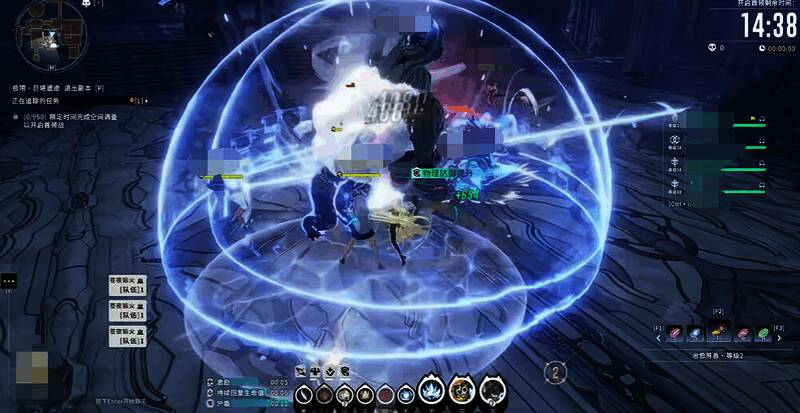The image size is (800, 413).
Task: Select the round number 2 indicator
Action: [556, 371]
